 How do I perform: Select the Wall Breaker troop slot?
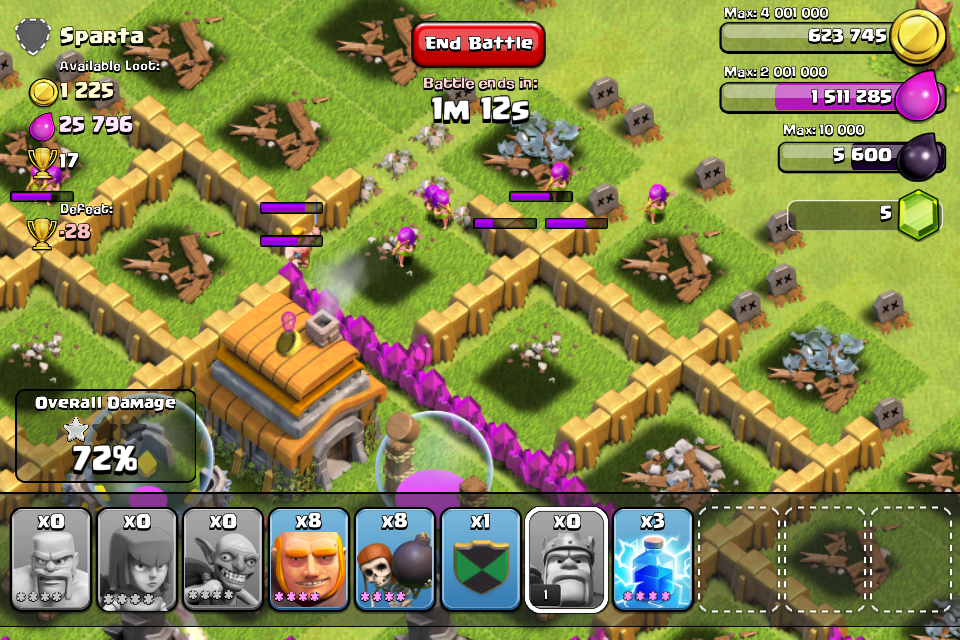tap(395, 560)
